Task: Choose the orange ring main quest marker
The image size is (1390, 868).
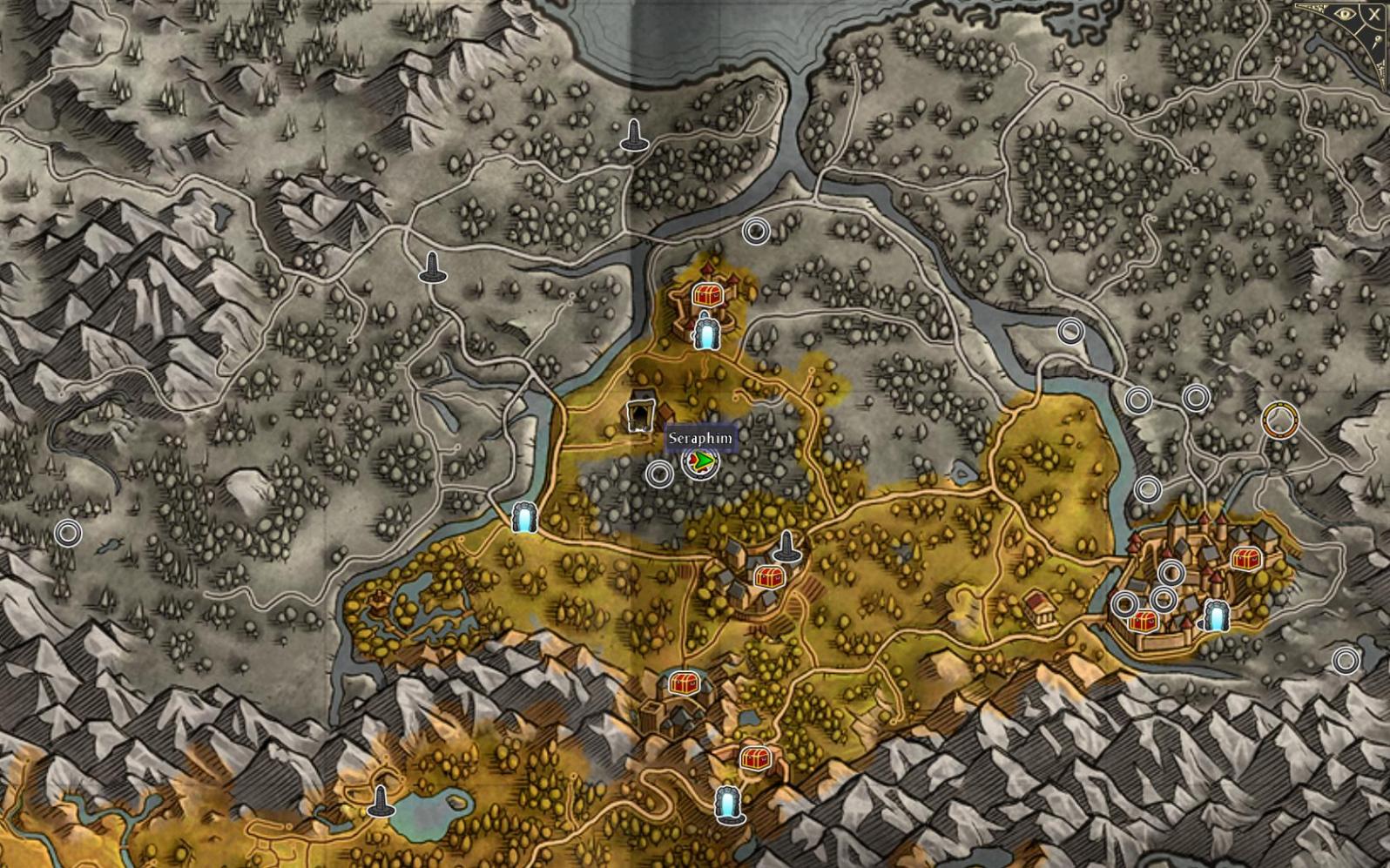Action: click(x=1279, y=421)
